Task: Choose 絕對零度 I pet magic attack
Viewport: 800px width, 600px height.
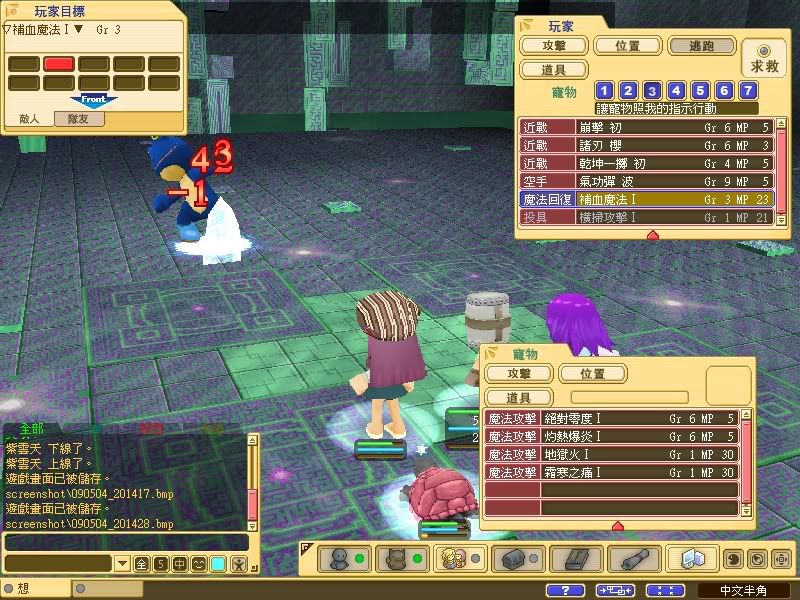Action: (612, 418)
